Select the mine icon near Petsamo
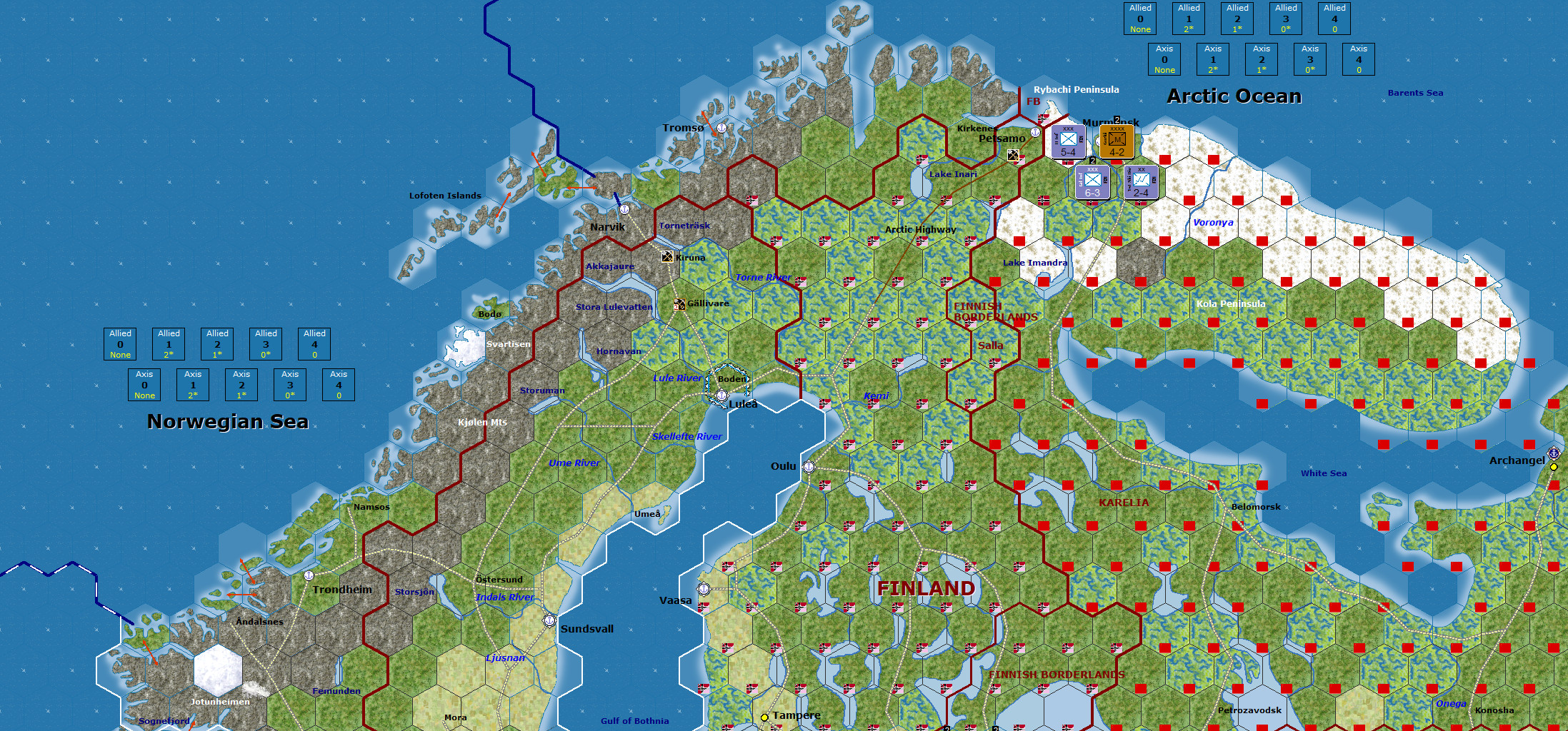This screenshot has width=1568, height=731. point(1014,154)
